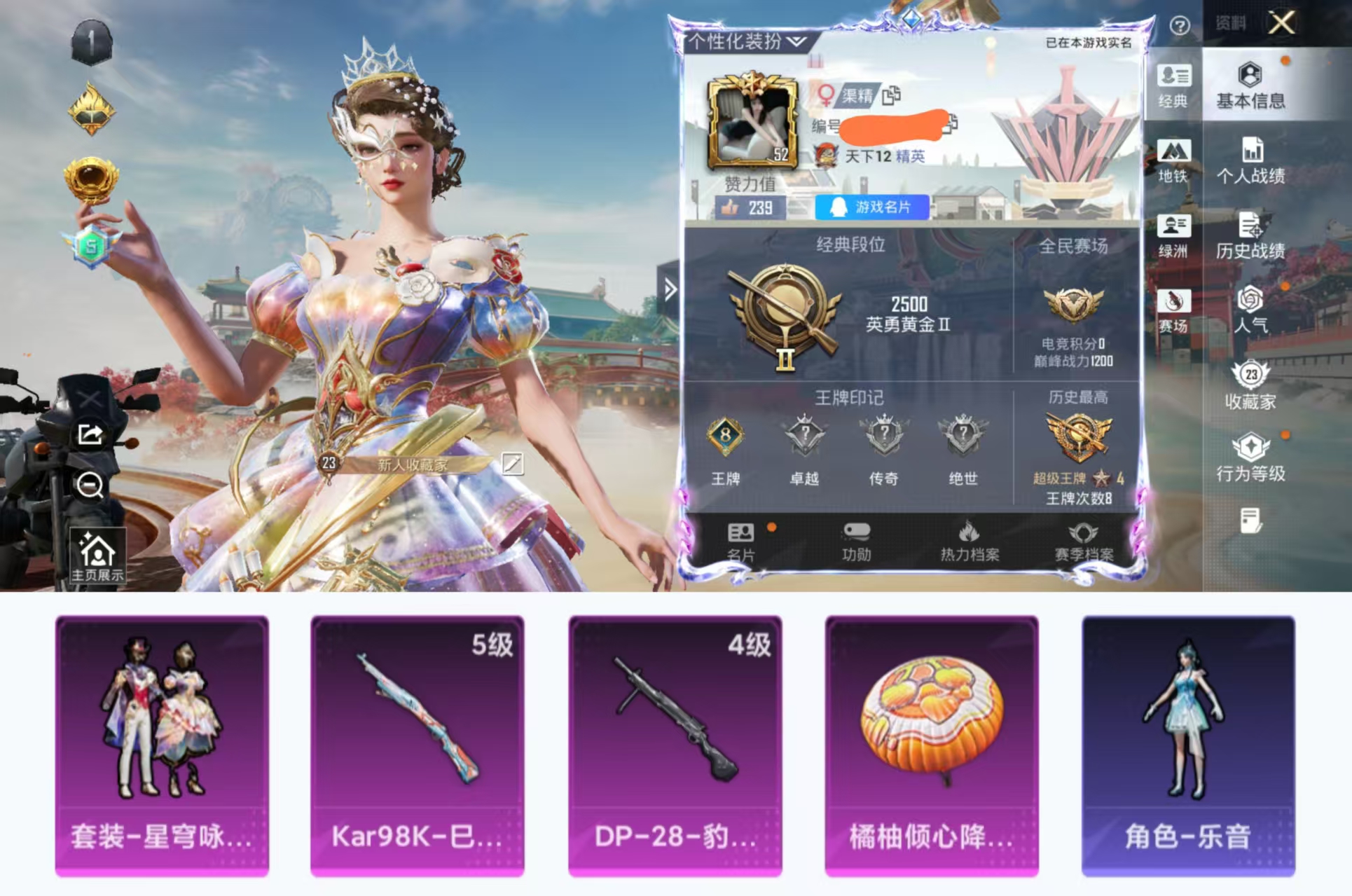Click the 主页展示 button
This screenshot has width=1352, height=896.
[99, 556]
